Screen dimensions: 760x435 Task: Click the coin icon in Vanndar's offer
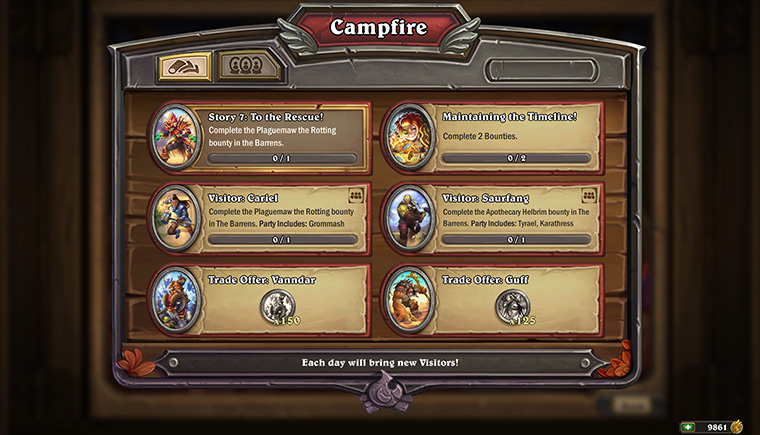277,305
